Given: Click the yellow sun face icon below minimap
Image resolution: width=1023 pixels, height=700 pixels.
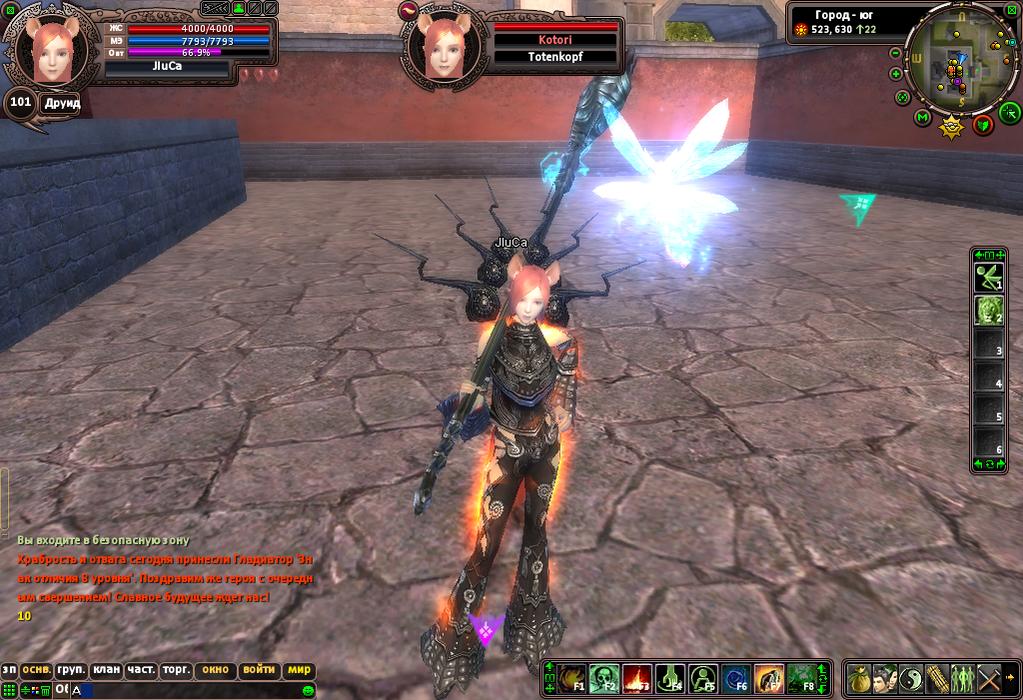Looking at the screenshot, I should [x=951, y=126].
